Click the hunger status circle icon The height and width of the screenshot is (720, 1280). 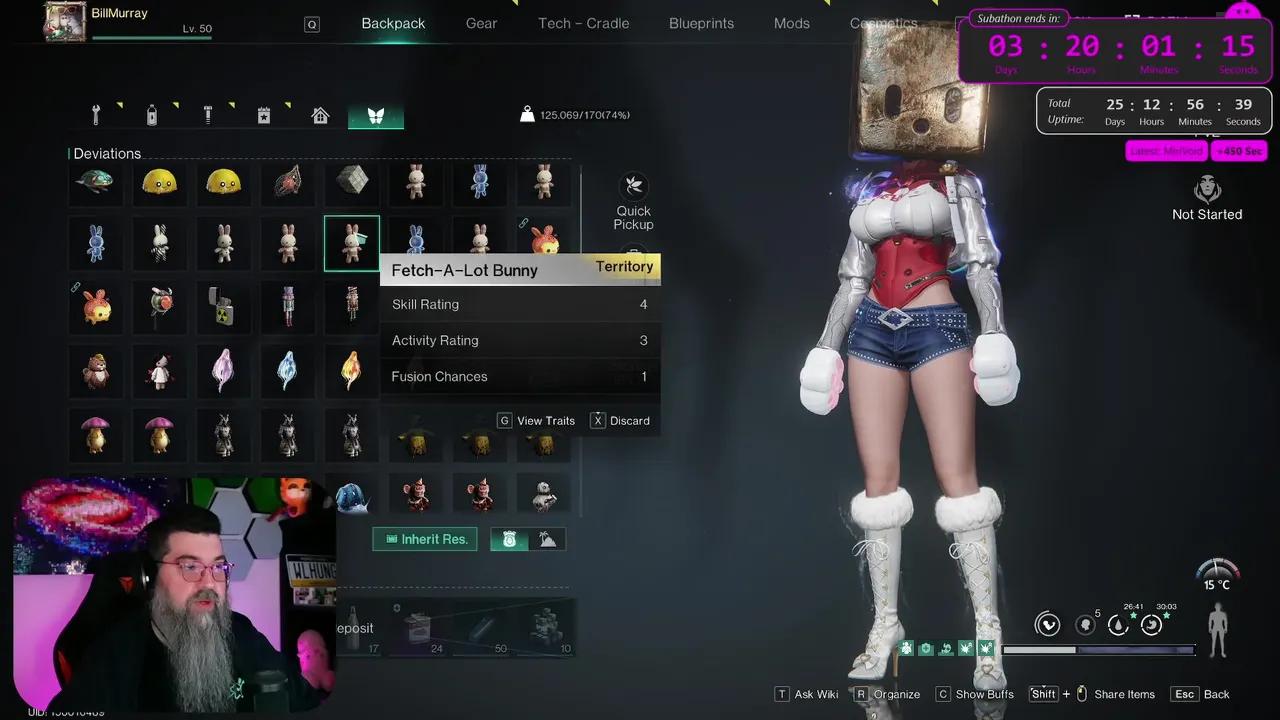click(x=1151, y=624)
